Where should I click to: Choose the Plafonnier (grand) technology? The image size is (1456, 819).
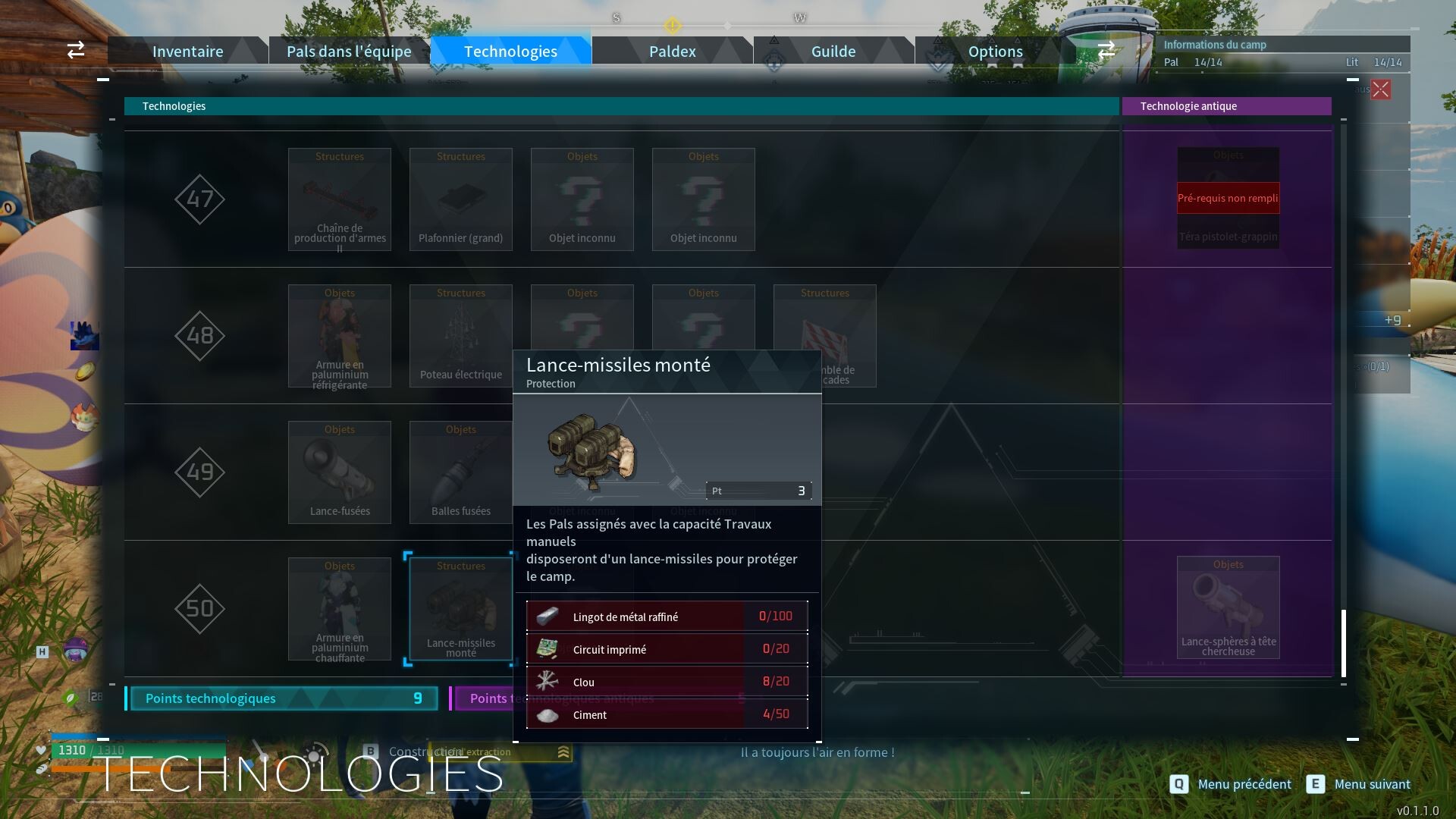point(461,199)
